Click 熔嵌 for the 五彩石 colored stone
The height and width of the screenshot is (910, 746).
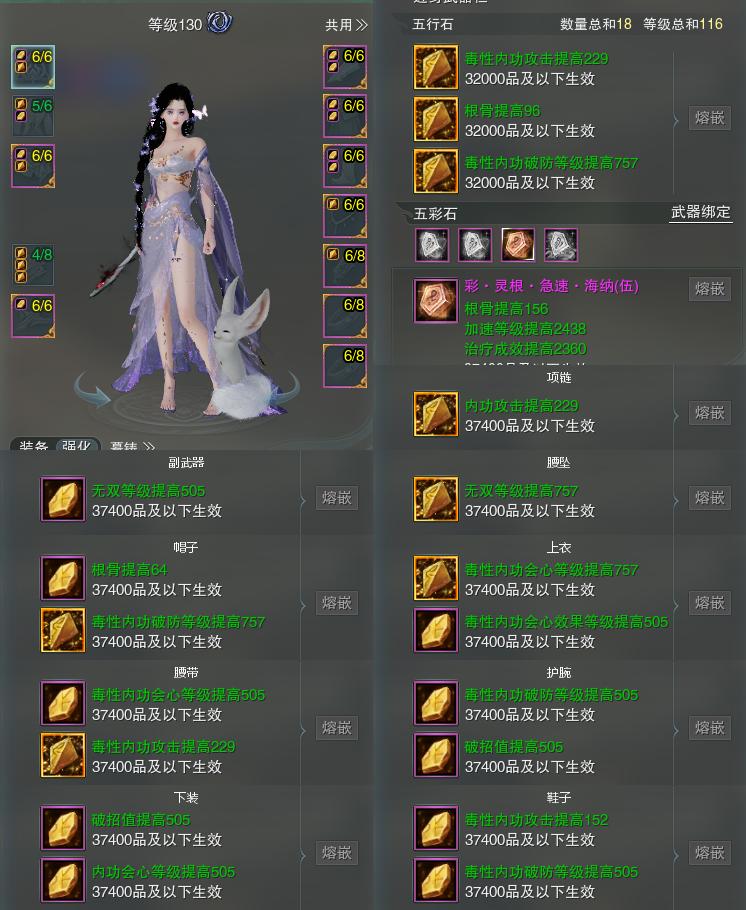(709, 288)
